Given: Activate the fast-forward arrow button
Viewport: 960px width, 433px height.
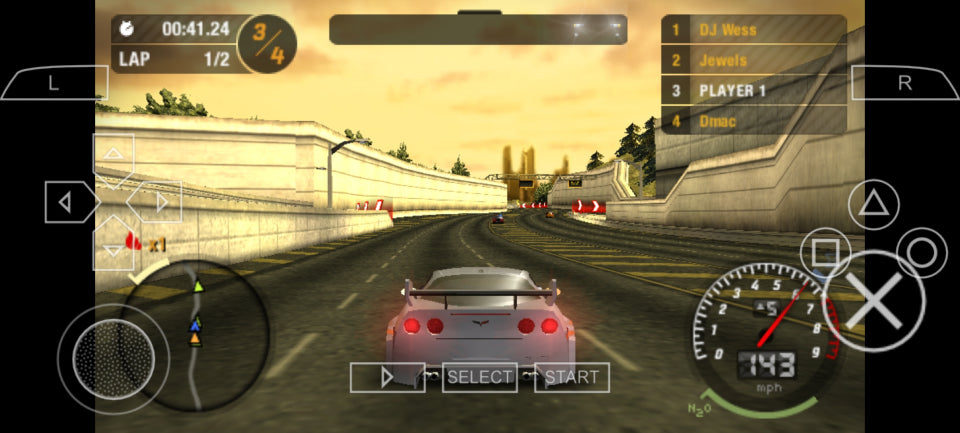Looking at the screenshot, I should (387, 377).
